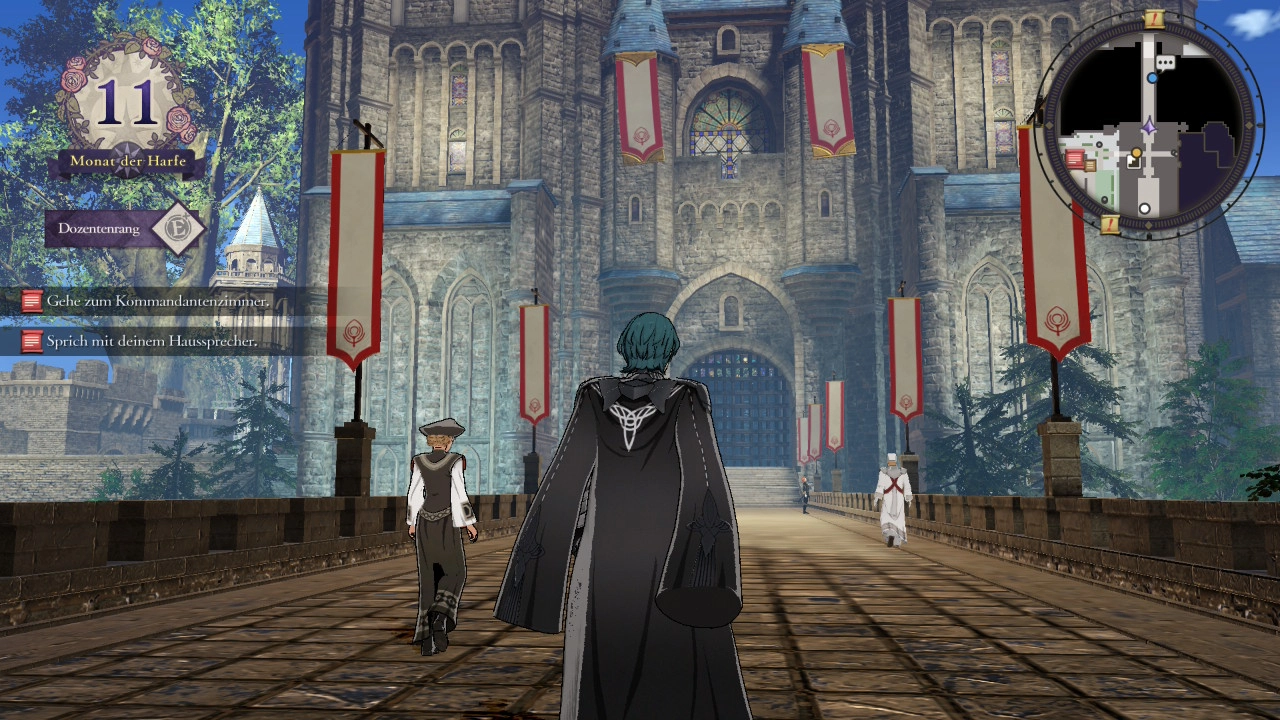Select the quest scroll at minimap top edge

pos(1153,18)
